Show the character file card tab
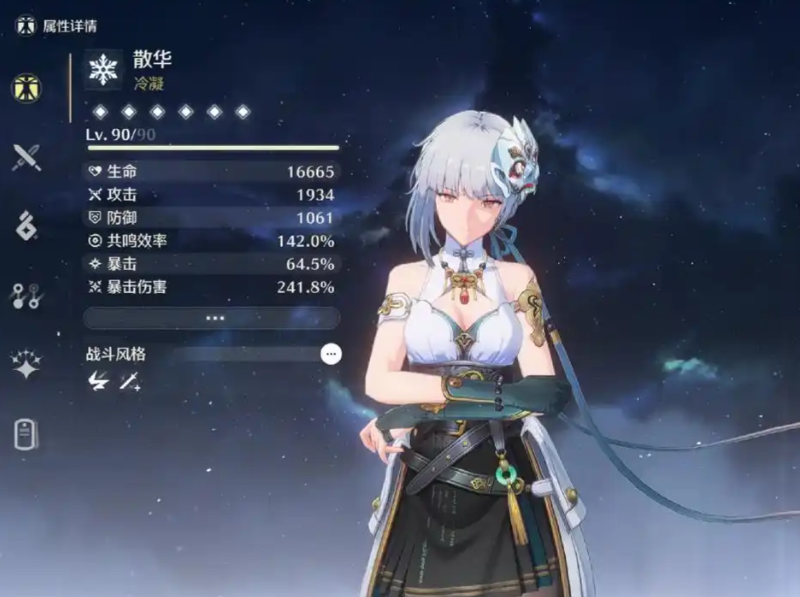The width and height of the screenshot is (800, 597). [26, 435]
